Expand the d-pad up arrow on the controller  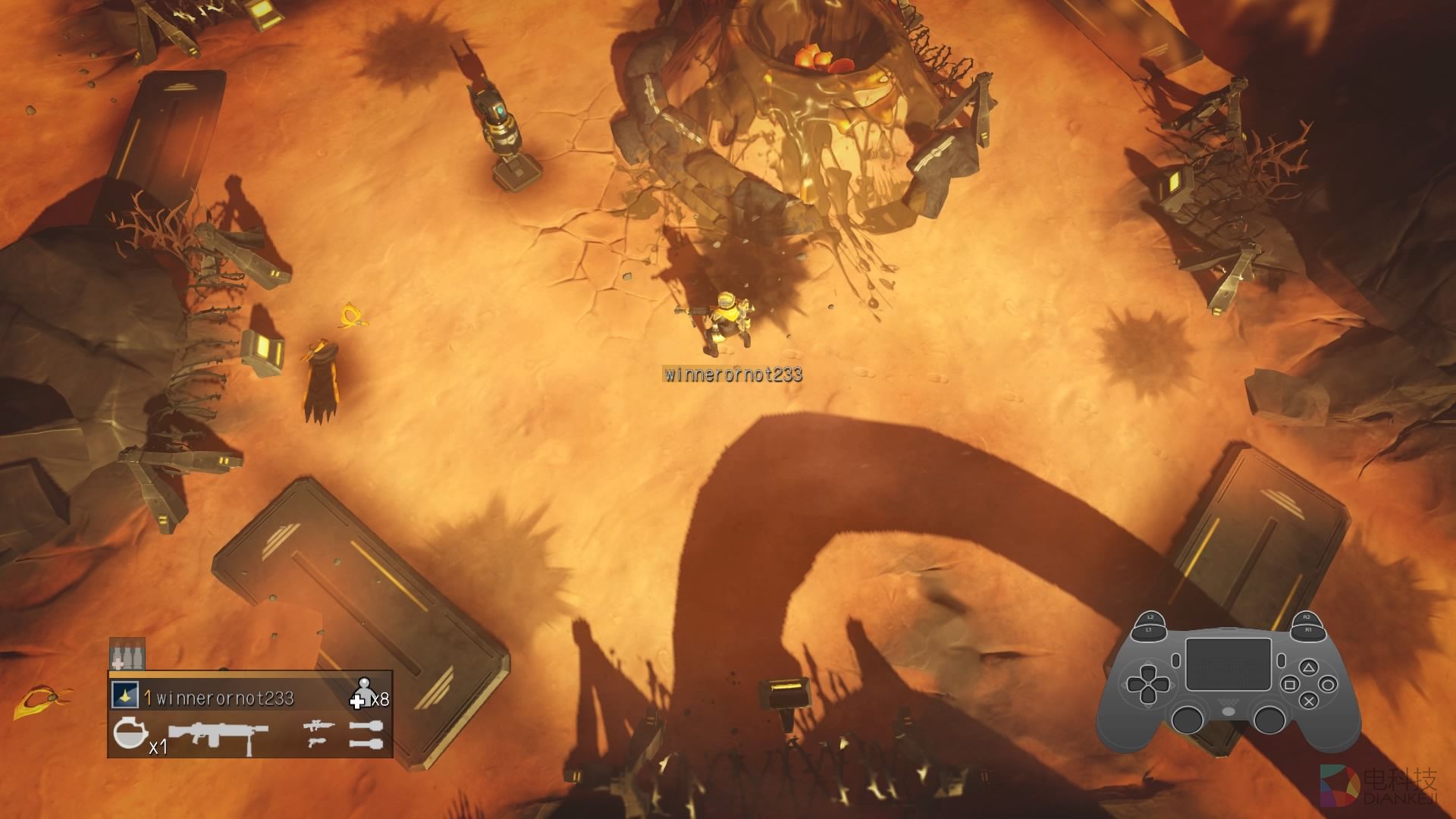click(x=1148, y=672)
